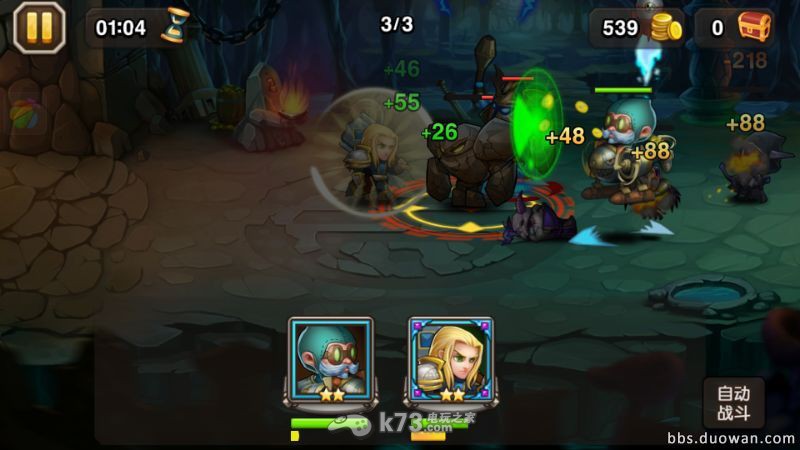This screenshot has width=800, height=450.
Task: Toggle the auto battle button
Action: 734,402
